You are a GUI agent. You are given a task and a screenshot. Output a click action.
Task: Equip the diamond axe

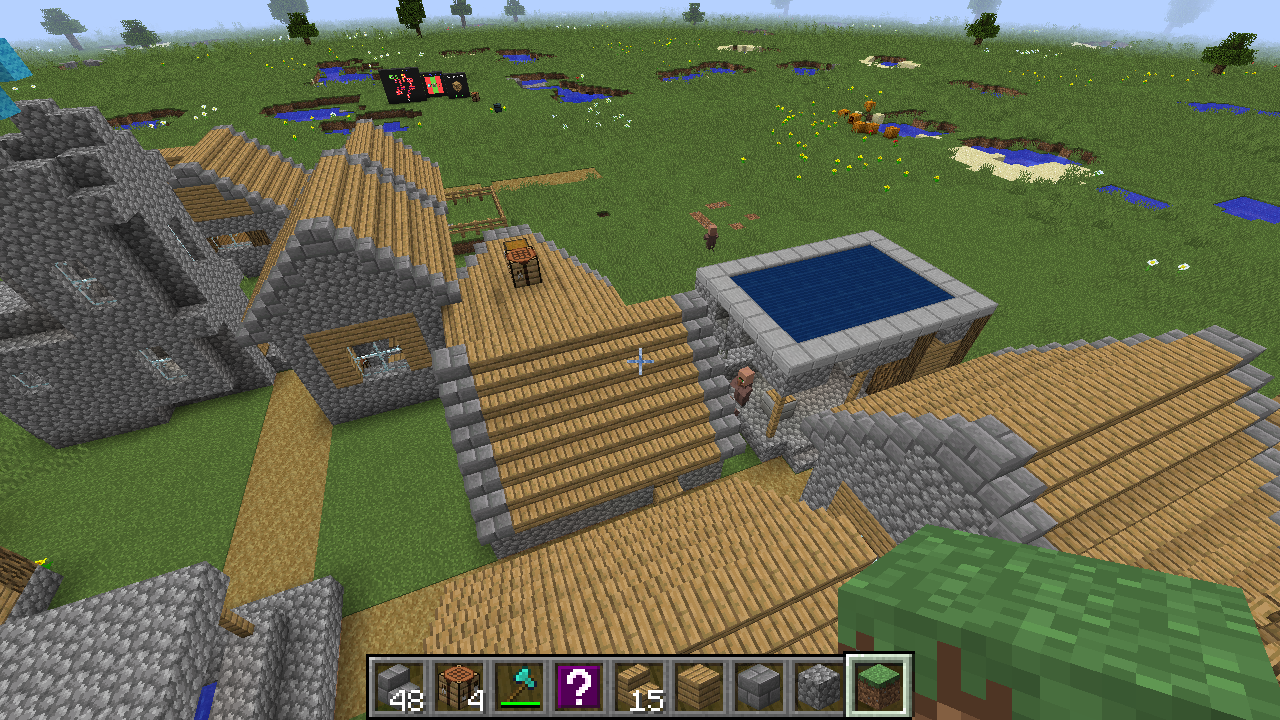coord(519,687)
